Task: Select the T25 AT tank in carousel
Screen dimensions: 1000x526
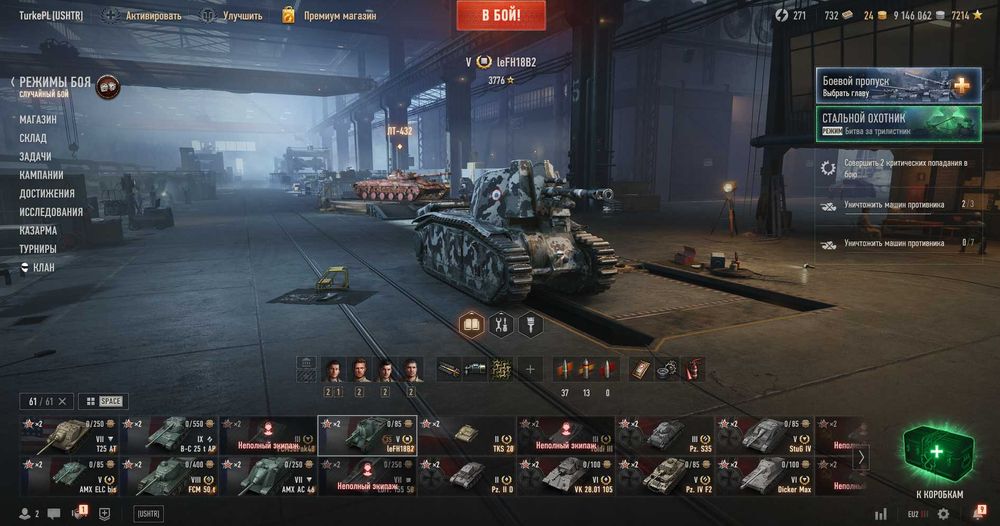Action: [x=68, y=435]
